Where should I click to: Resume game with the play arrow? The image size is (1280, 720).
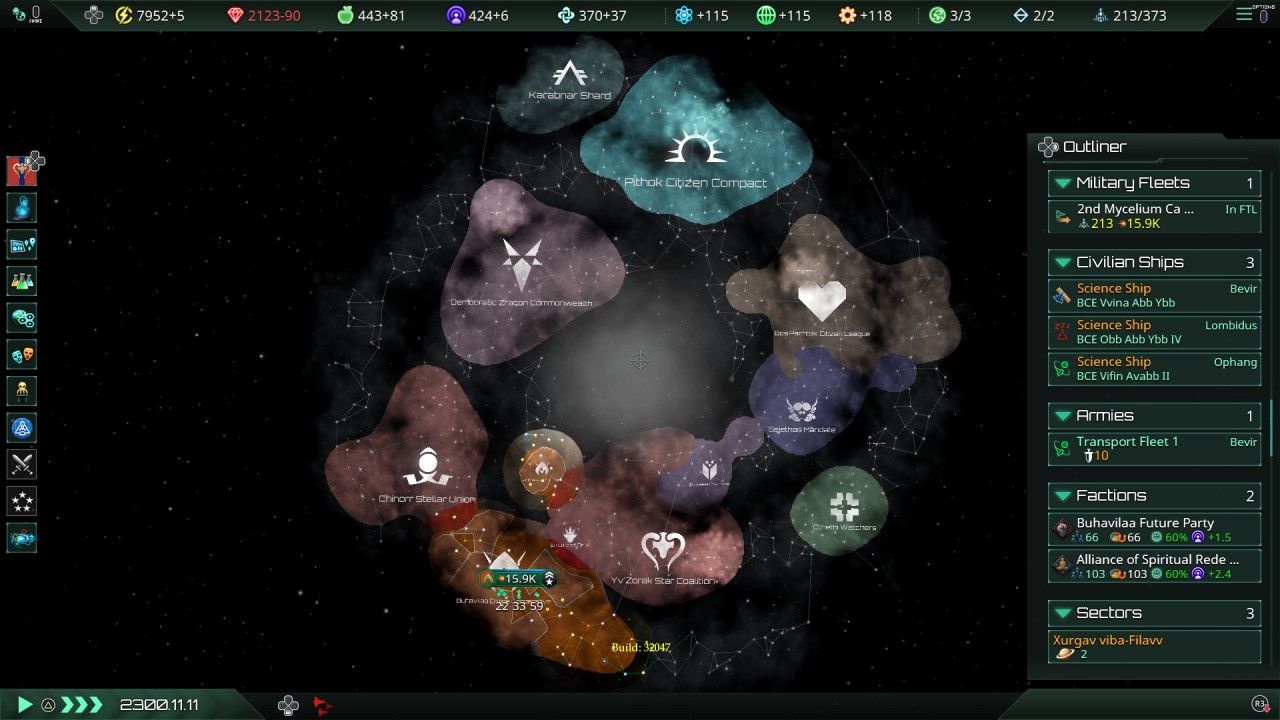[25, 705]
